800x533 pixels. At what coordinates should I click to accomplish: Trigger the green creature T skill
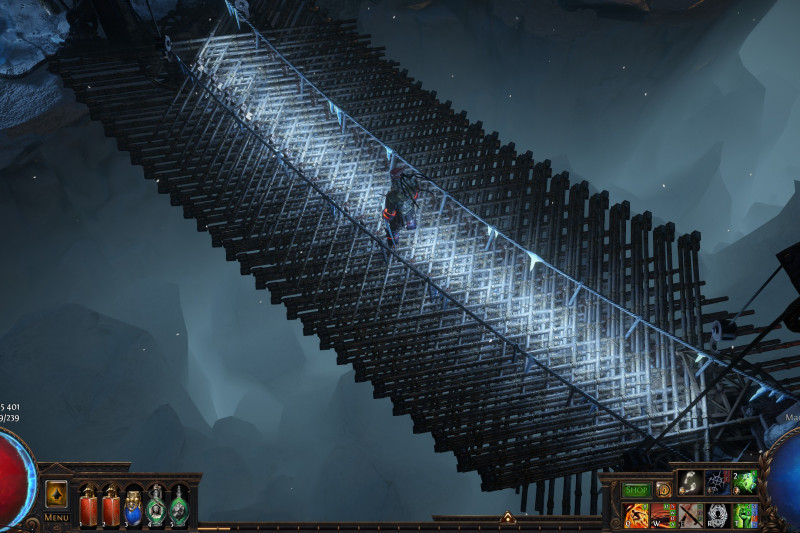(x=746, y=515)
